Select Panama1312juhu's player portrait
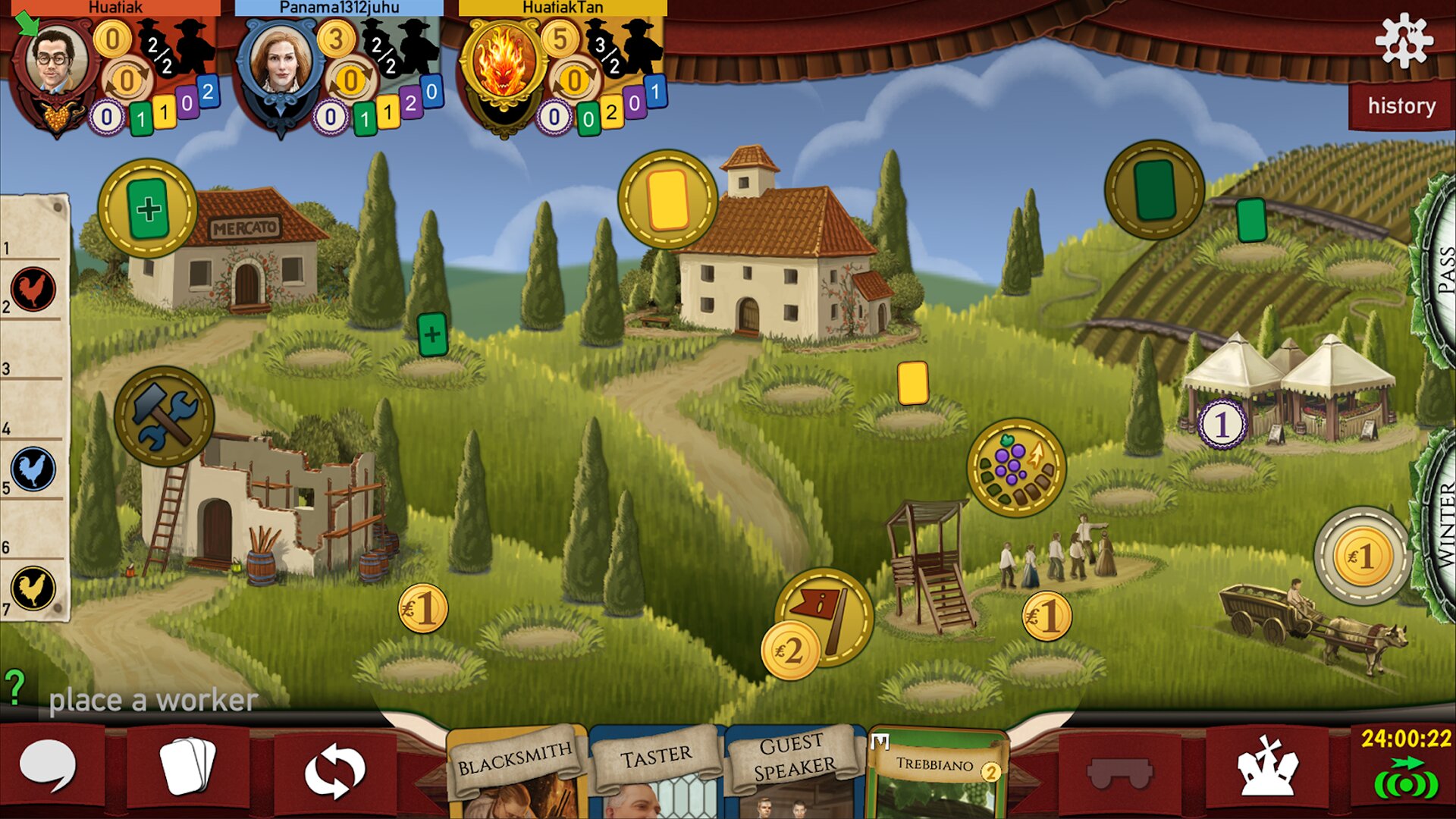The height and width of the screenshot is (819, 1456). pos(279,67)
